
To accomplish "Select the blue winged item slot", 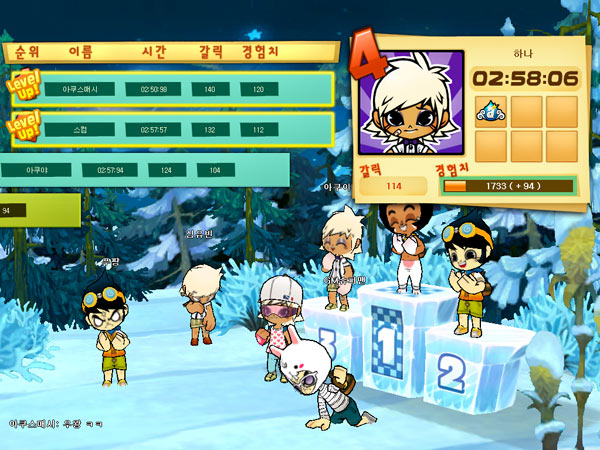I will point(492,110).
